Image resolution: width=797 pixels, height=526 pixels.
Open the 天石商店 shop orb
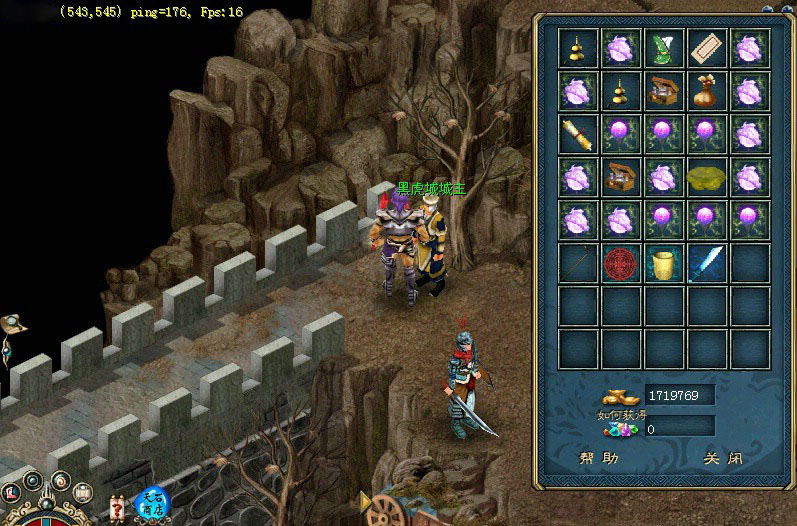tap(151, 503)
